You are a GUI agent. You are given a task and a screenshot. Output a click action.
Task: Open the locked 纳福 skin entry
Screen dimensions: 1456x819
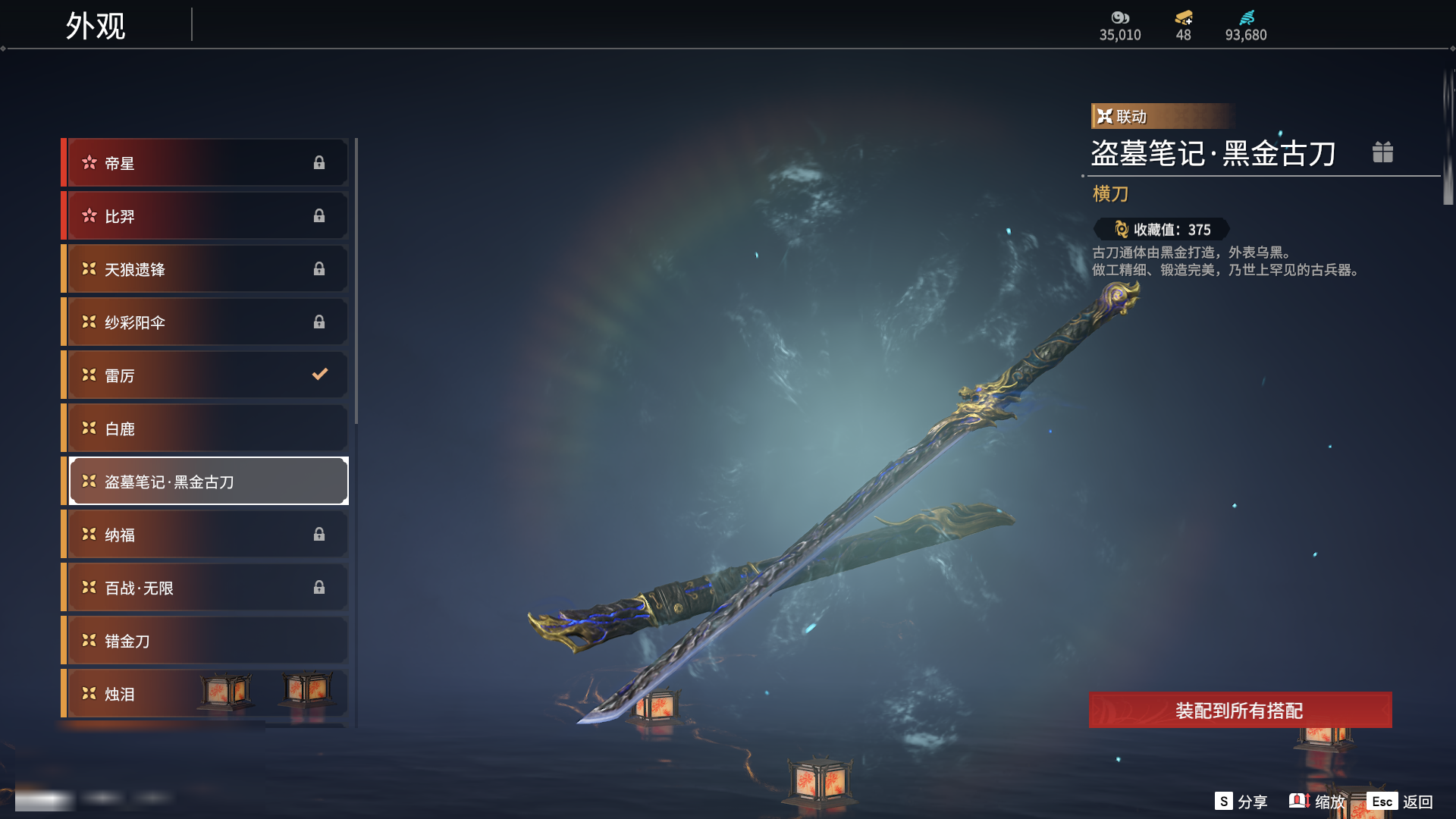point(206,535)
